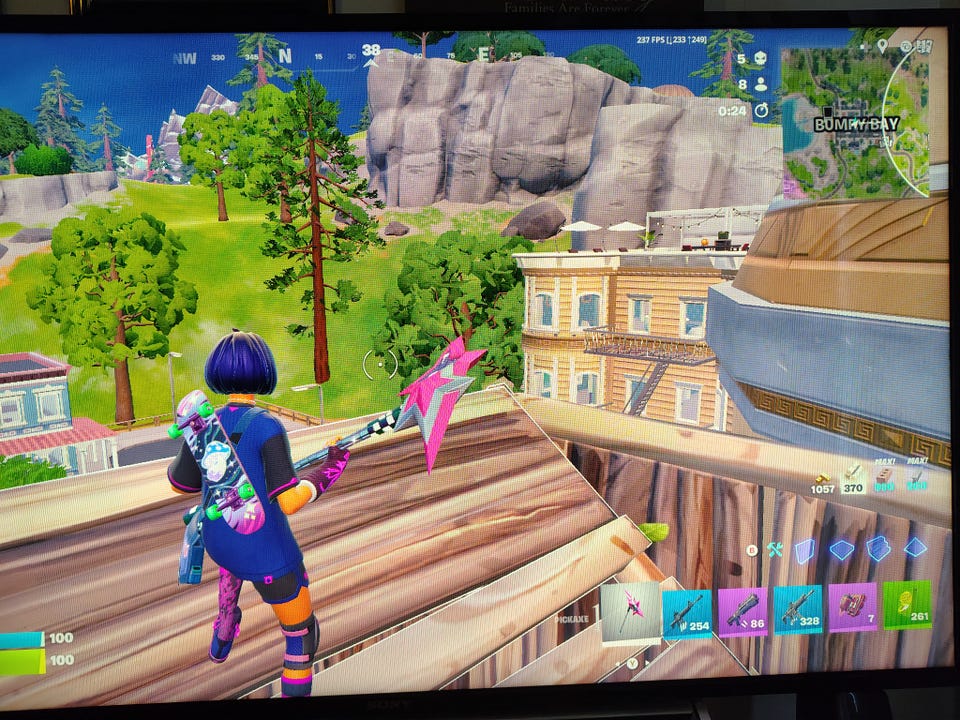Viewport: 960px width, 720px height.
Task: Pick the pyramid roof building piece
Action: tap(914, 547)
